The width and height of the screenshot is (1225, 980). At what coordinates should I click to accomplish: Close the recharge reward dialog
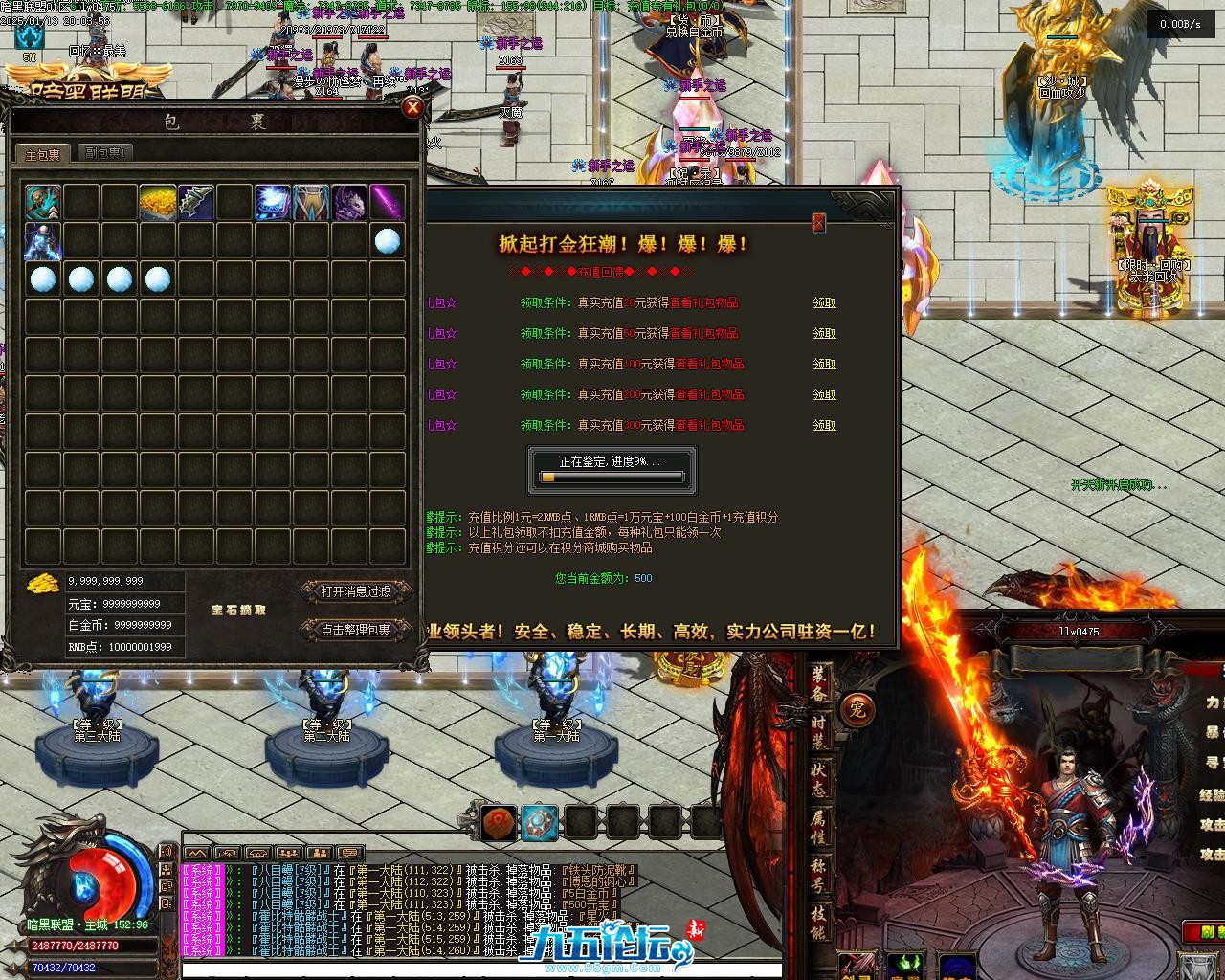(x=818, y=223)
